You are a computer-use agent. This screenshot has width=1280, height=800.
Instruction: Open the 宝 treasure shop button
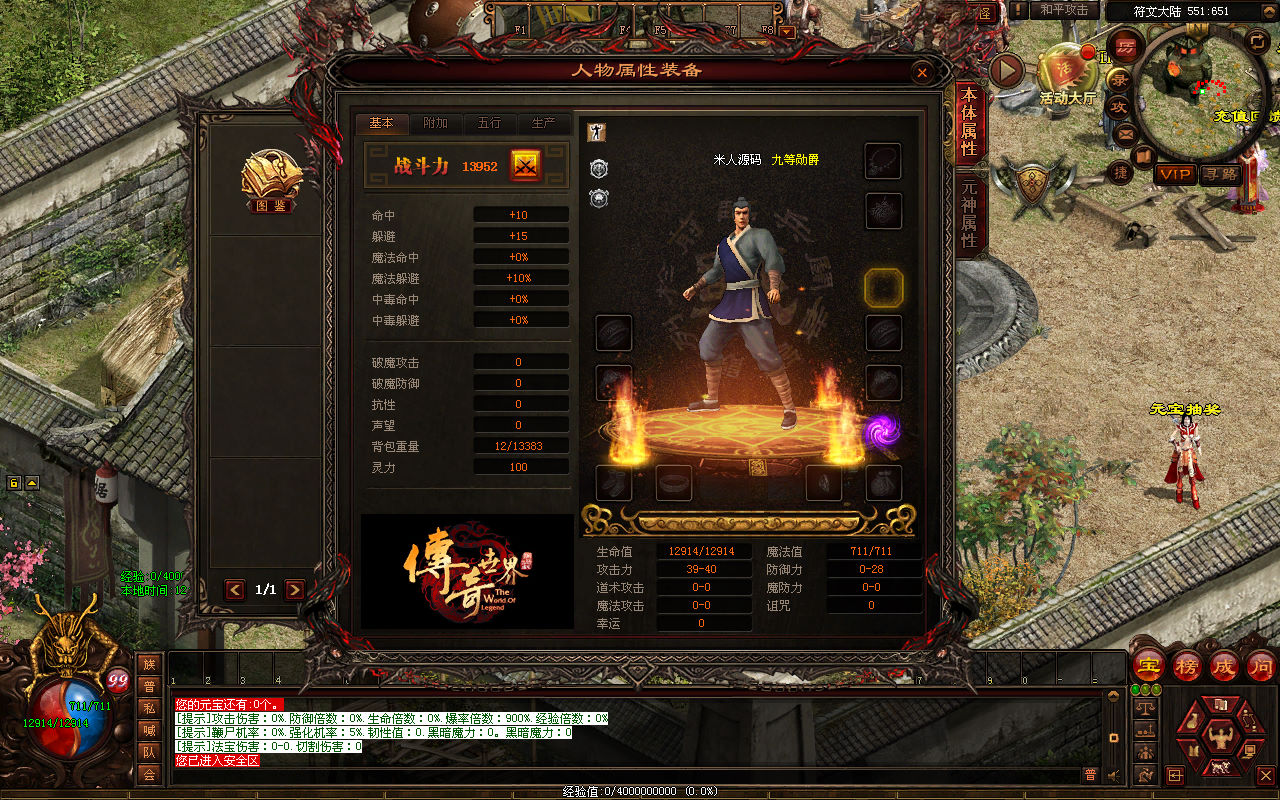coord(1149,664)
